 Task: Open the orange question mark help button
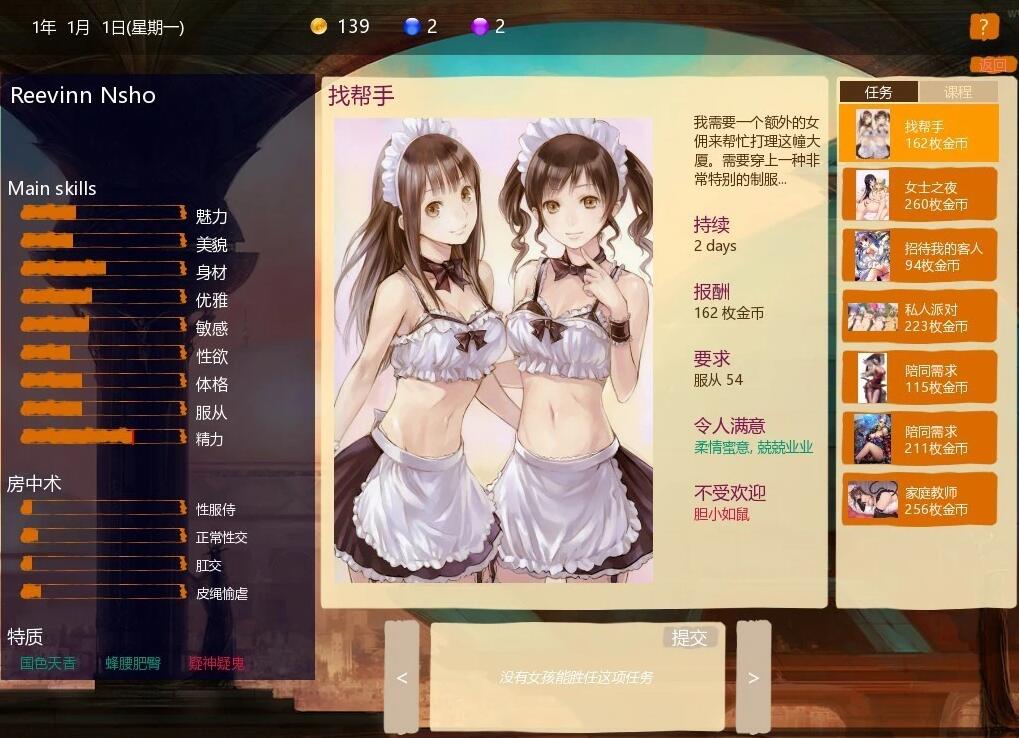tap(984, 27)
